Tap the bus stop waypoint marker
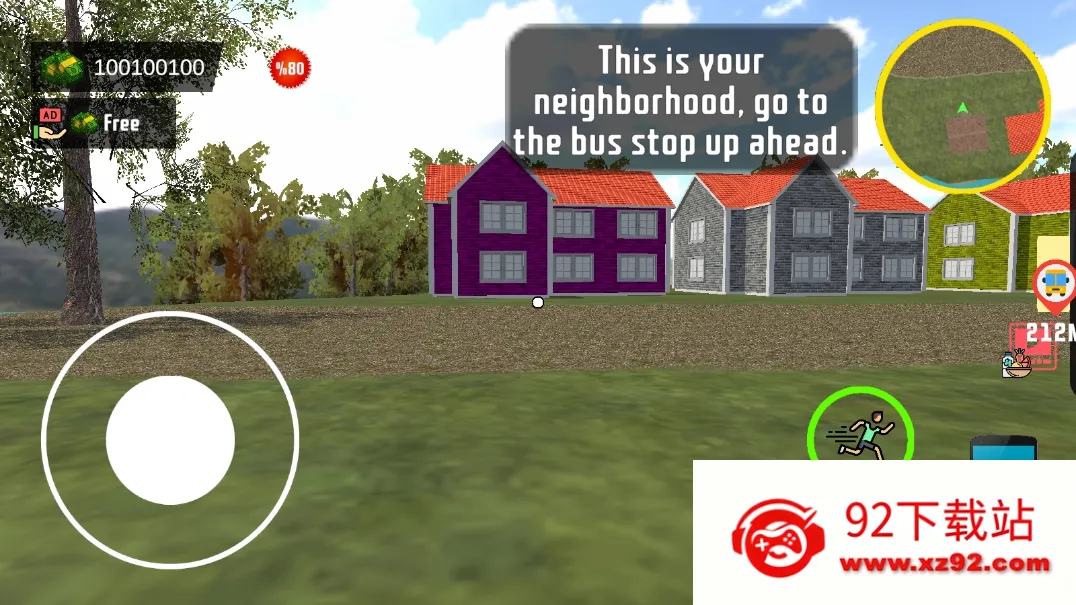This screenshot has width=1076, height=605. [x=1054, y=284]
